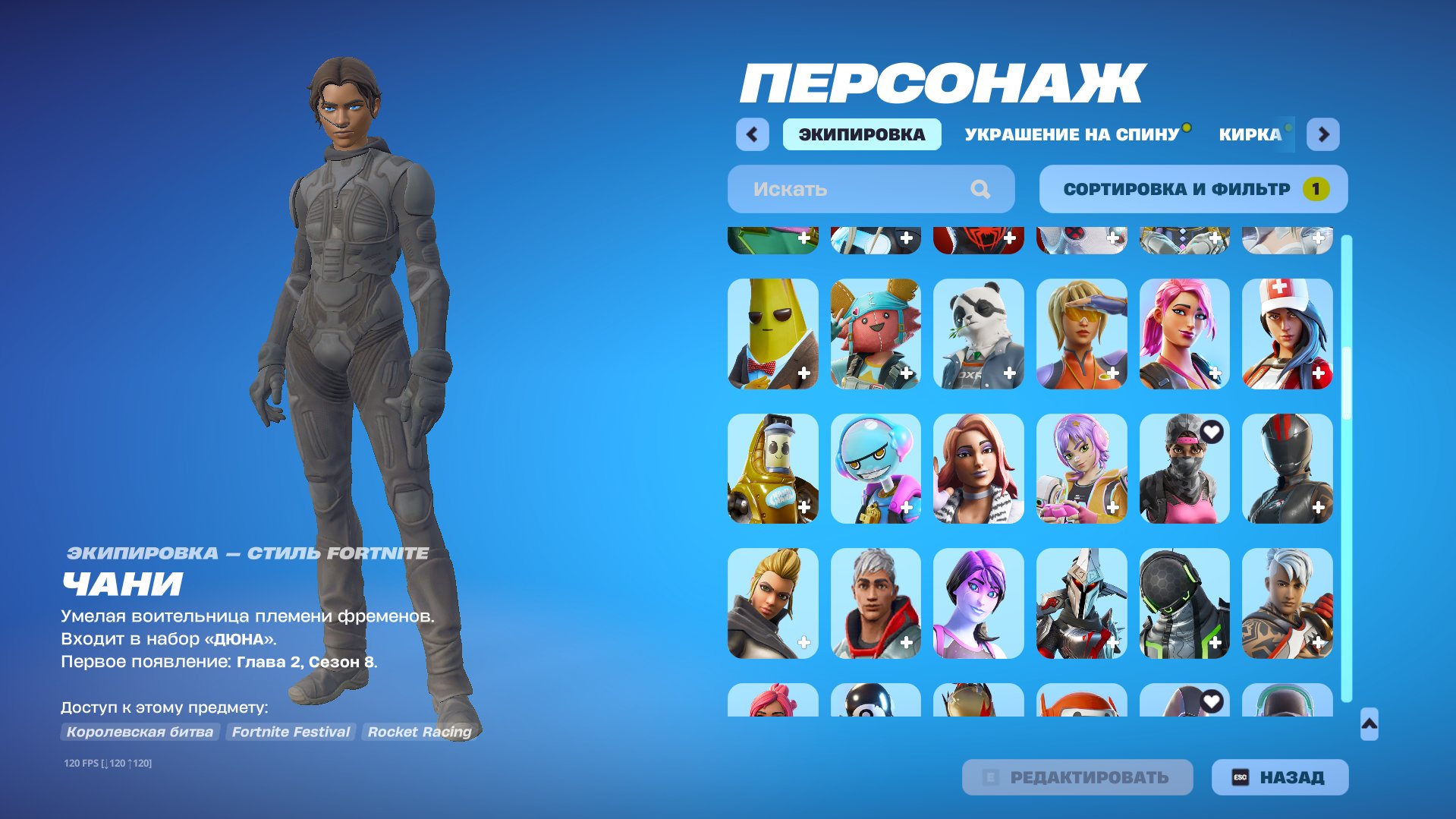Click the plus icon on the golden blender banana skin
The height and width of the screenshot is (819, 1456).
pos(803,508)
